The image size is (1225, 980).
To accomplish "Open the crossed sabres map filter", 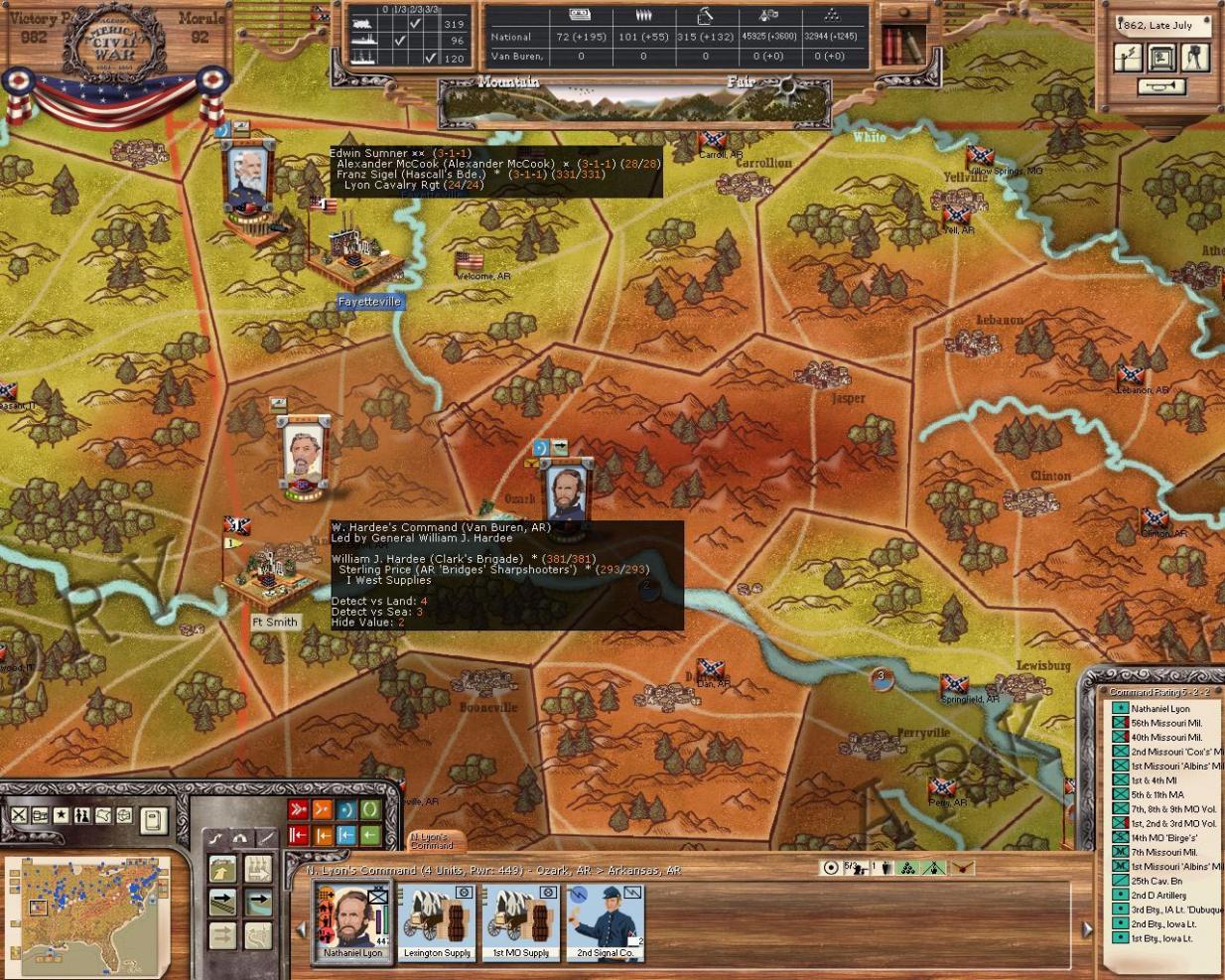I will [19, 815].
